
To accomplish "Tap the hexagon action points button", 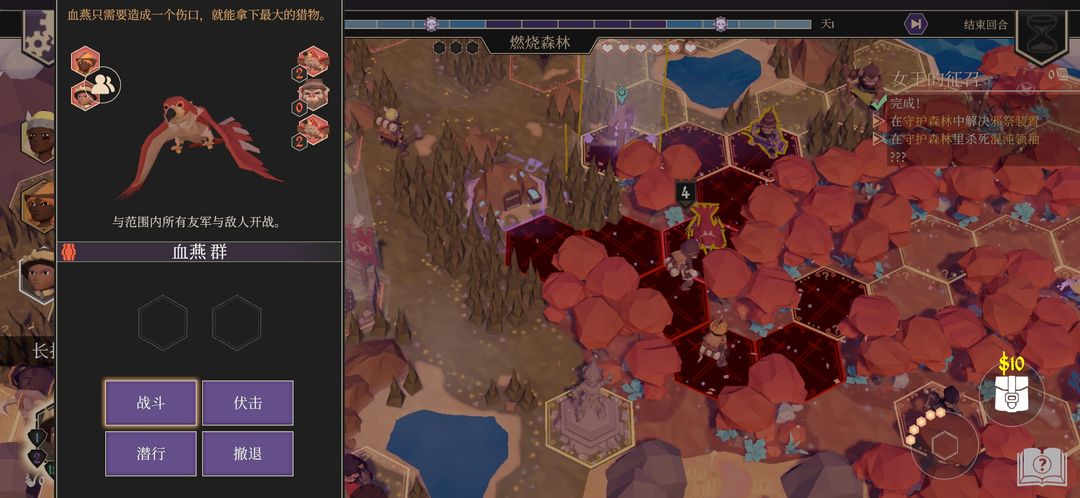I will (x=945, y=445).
